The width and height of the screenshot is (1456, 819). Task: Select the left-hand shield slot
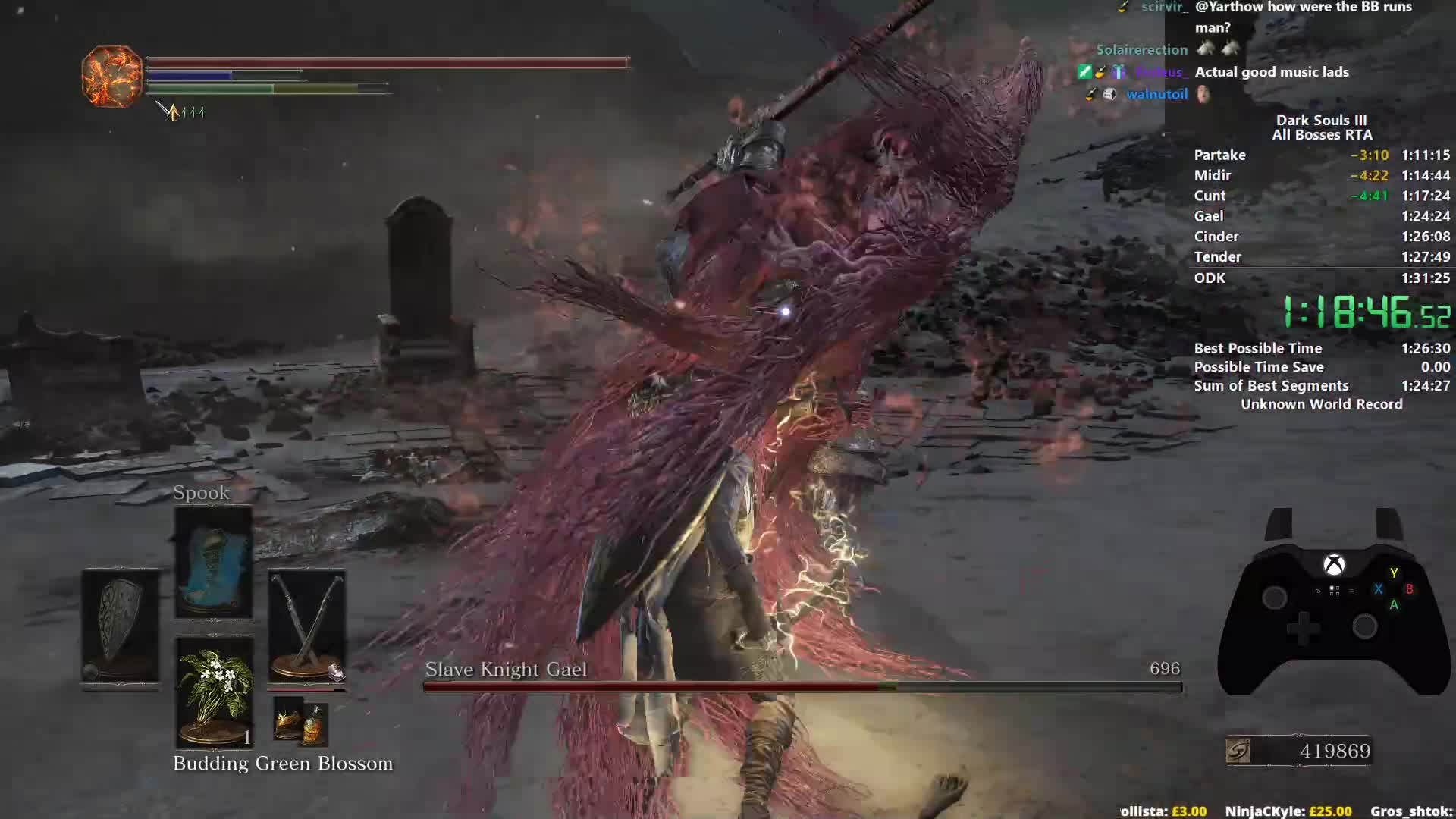click(121, 627)
